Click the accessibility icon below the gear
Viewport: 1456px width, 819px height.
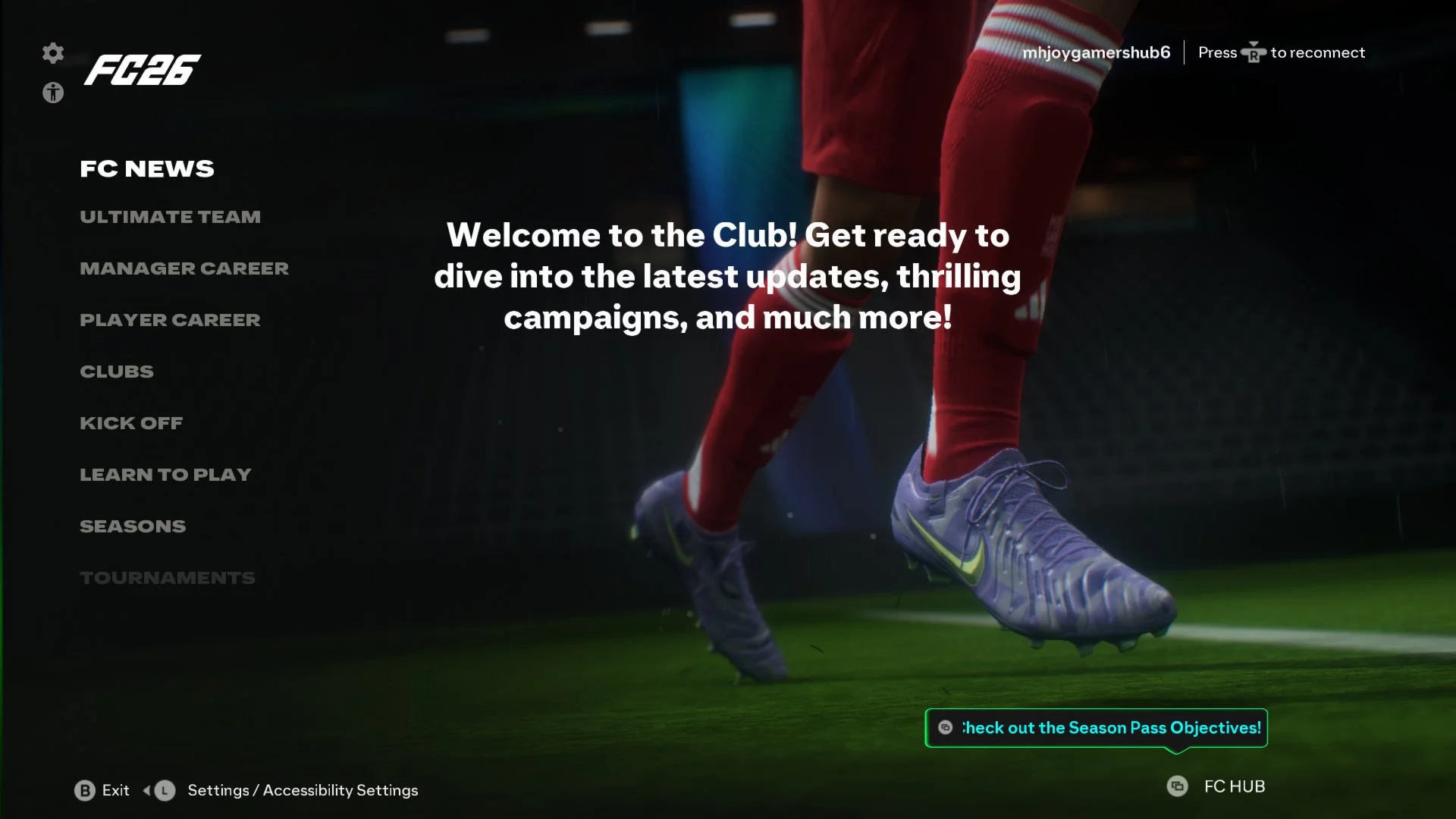52,94
